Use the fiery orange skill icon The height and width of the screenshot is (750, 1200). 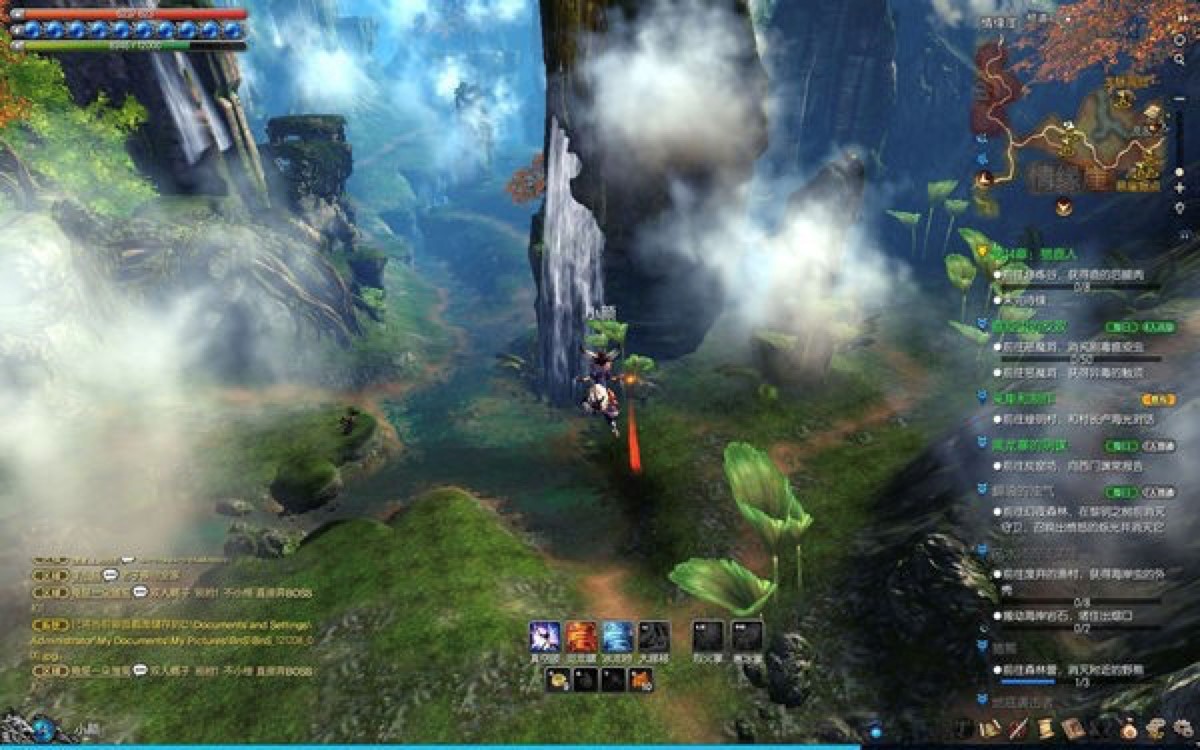pyautogui.click(x=581, y=636)
